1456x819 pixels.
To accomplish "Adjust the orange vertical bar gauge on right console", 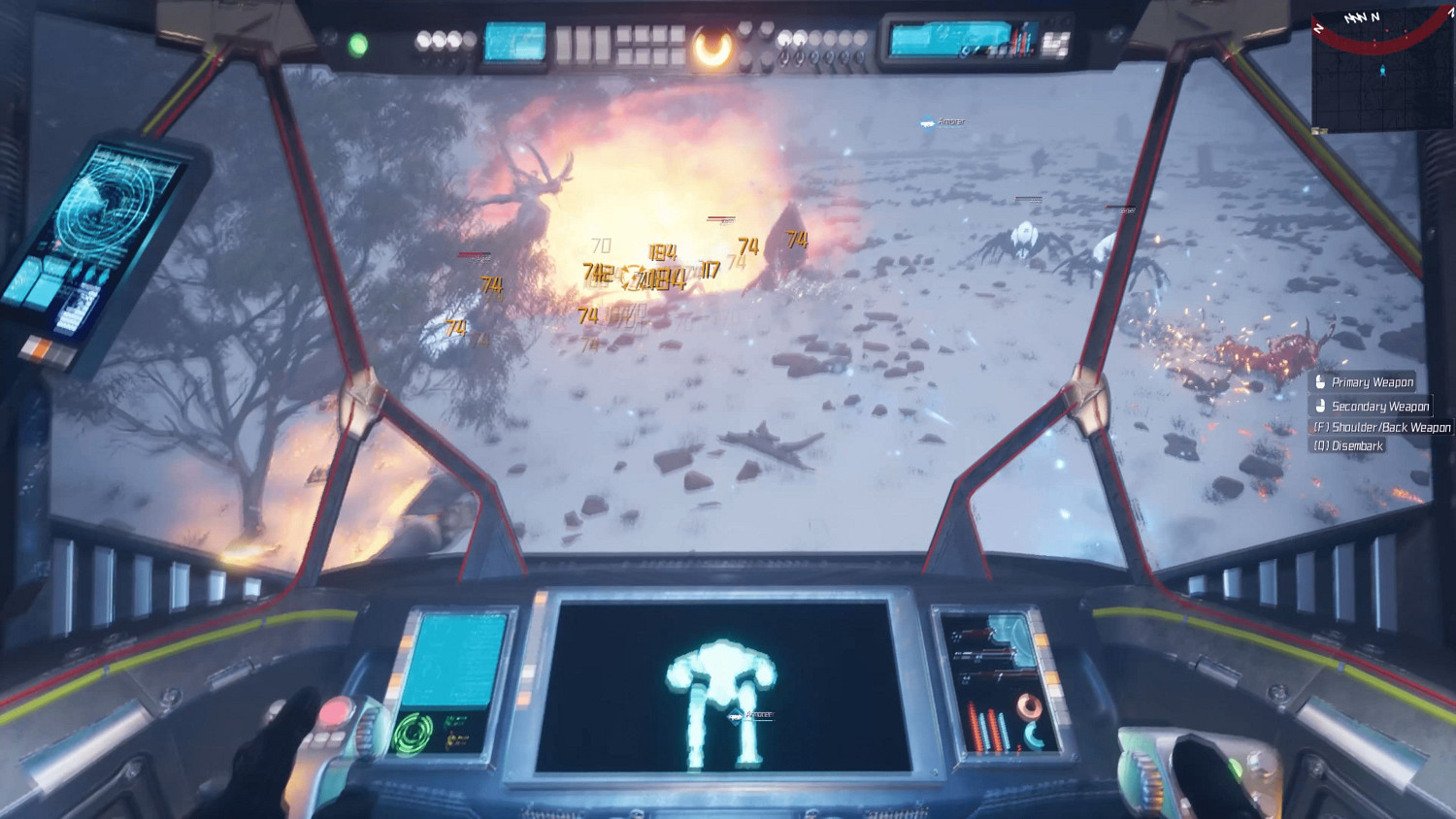I will point(974,726).
